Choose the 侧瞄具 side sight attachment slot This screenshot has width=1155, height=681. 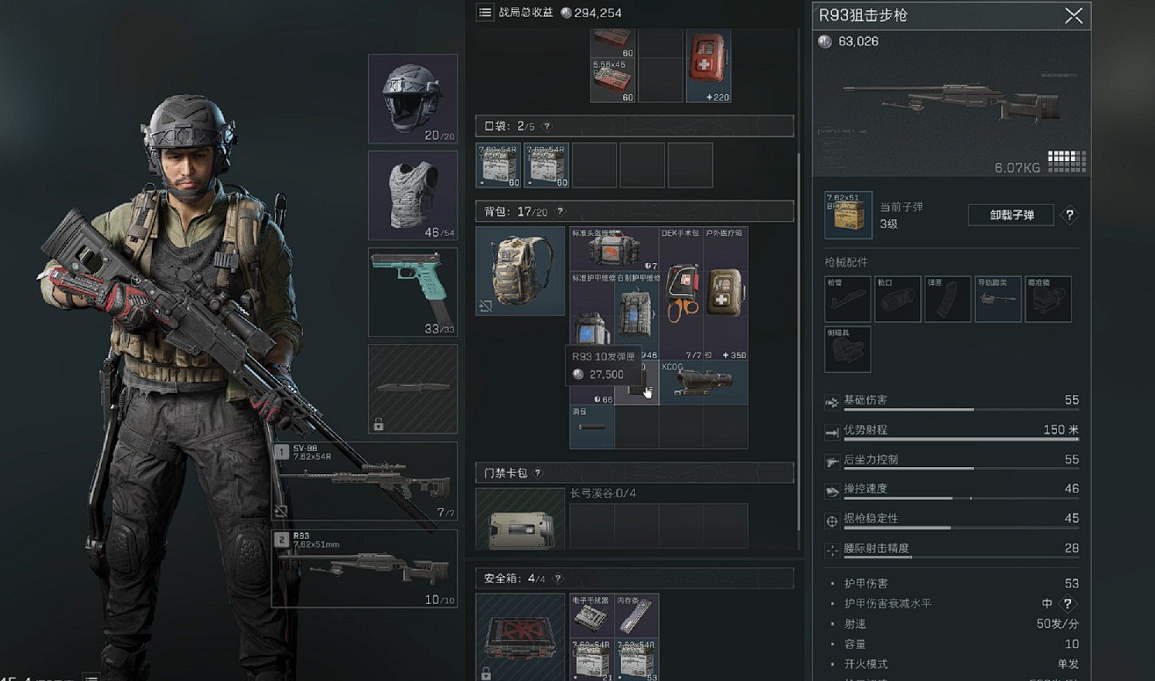coord(847,348)
